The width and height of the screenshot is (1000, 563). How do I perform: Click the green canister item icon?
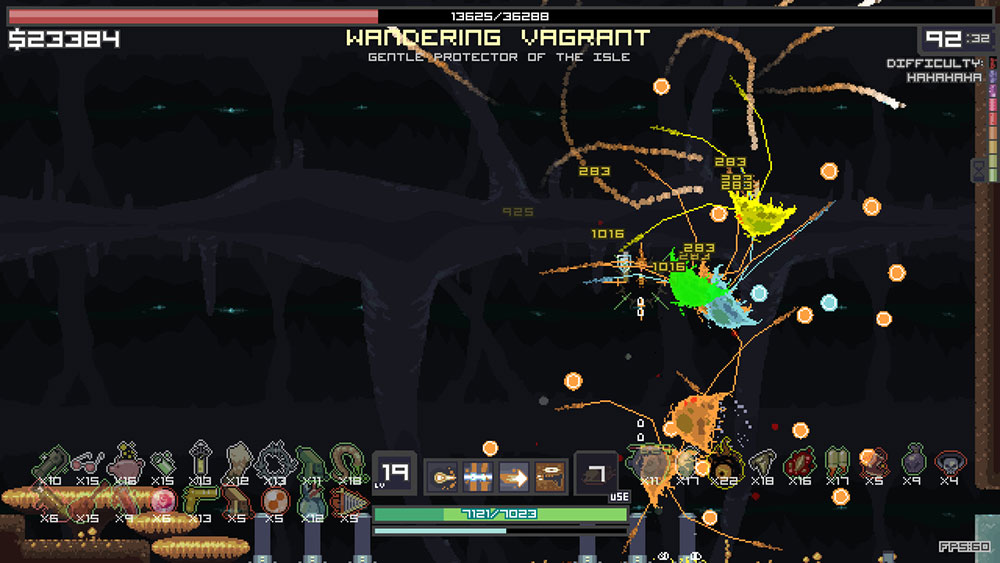(x=162, y=463)
